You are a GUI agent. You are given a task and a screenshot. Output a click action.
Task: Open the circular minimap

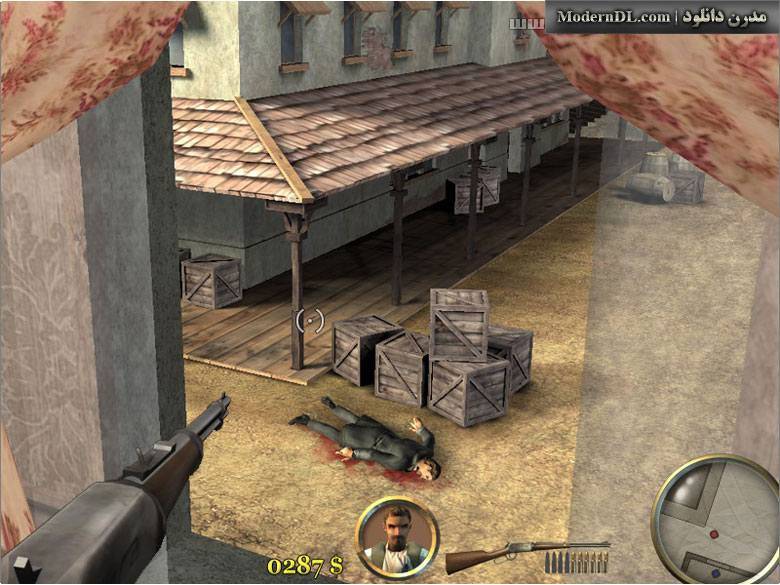click(x=714, y=518)
